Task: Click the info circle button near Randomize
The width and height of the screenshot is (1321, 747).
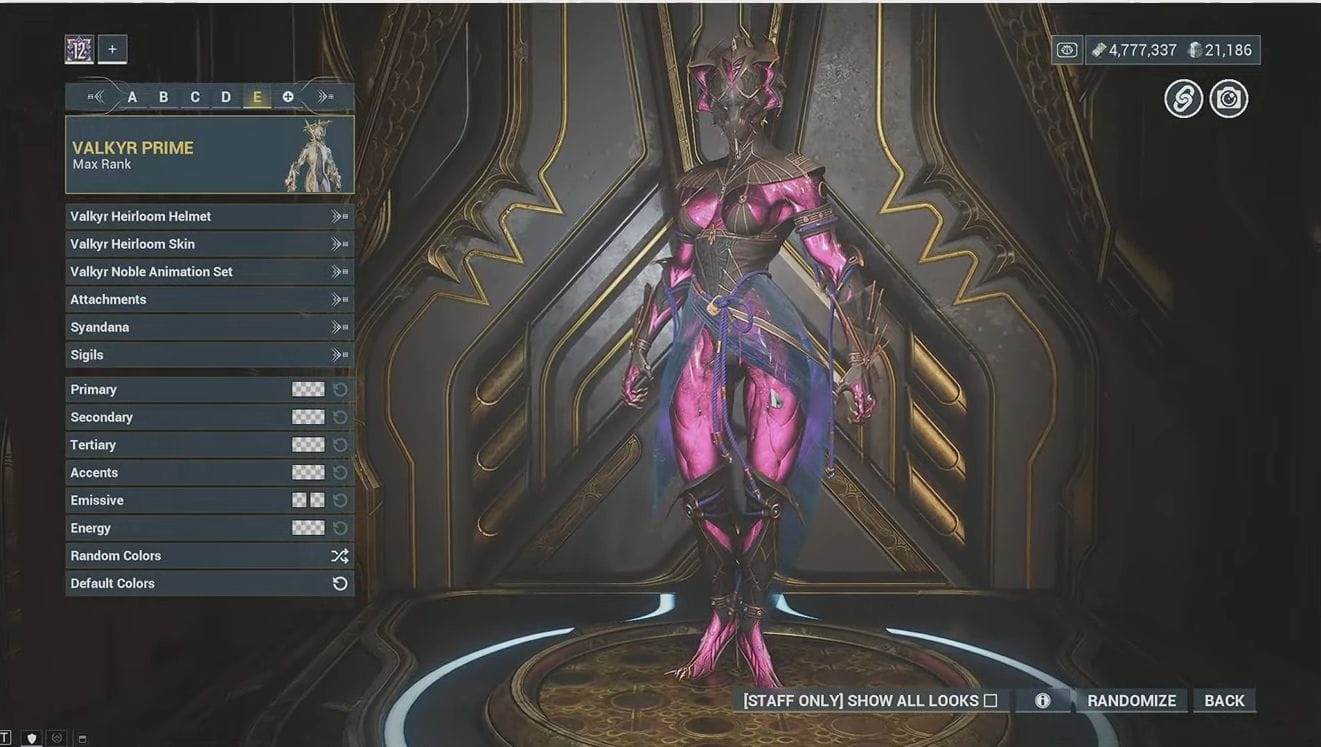Action: tap(1044, 700)
